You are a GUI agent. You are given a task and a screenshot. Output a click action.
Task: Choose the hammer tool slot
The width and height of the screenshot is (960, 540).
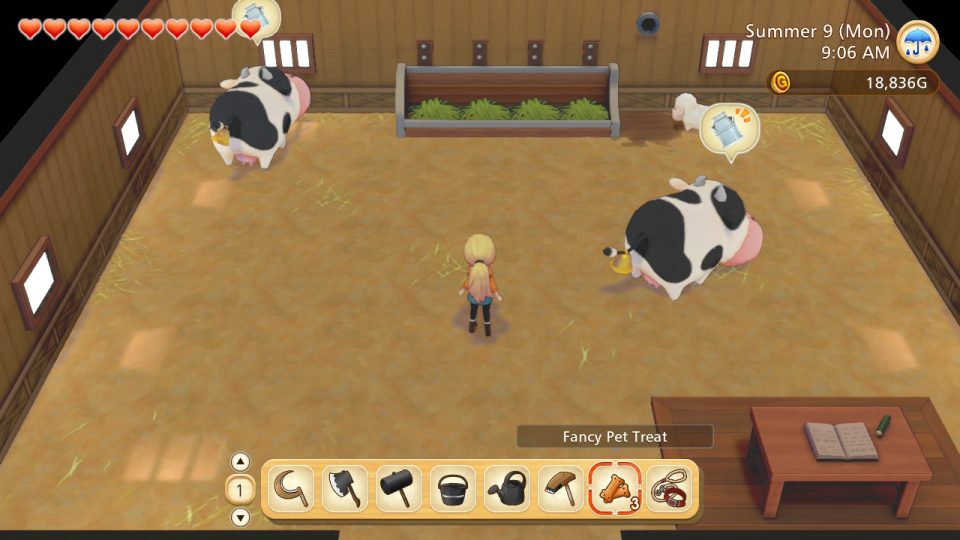point(399,489)
